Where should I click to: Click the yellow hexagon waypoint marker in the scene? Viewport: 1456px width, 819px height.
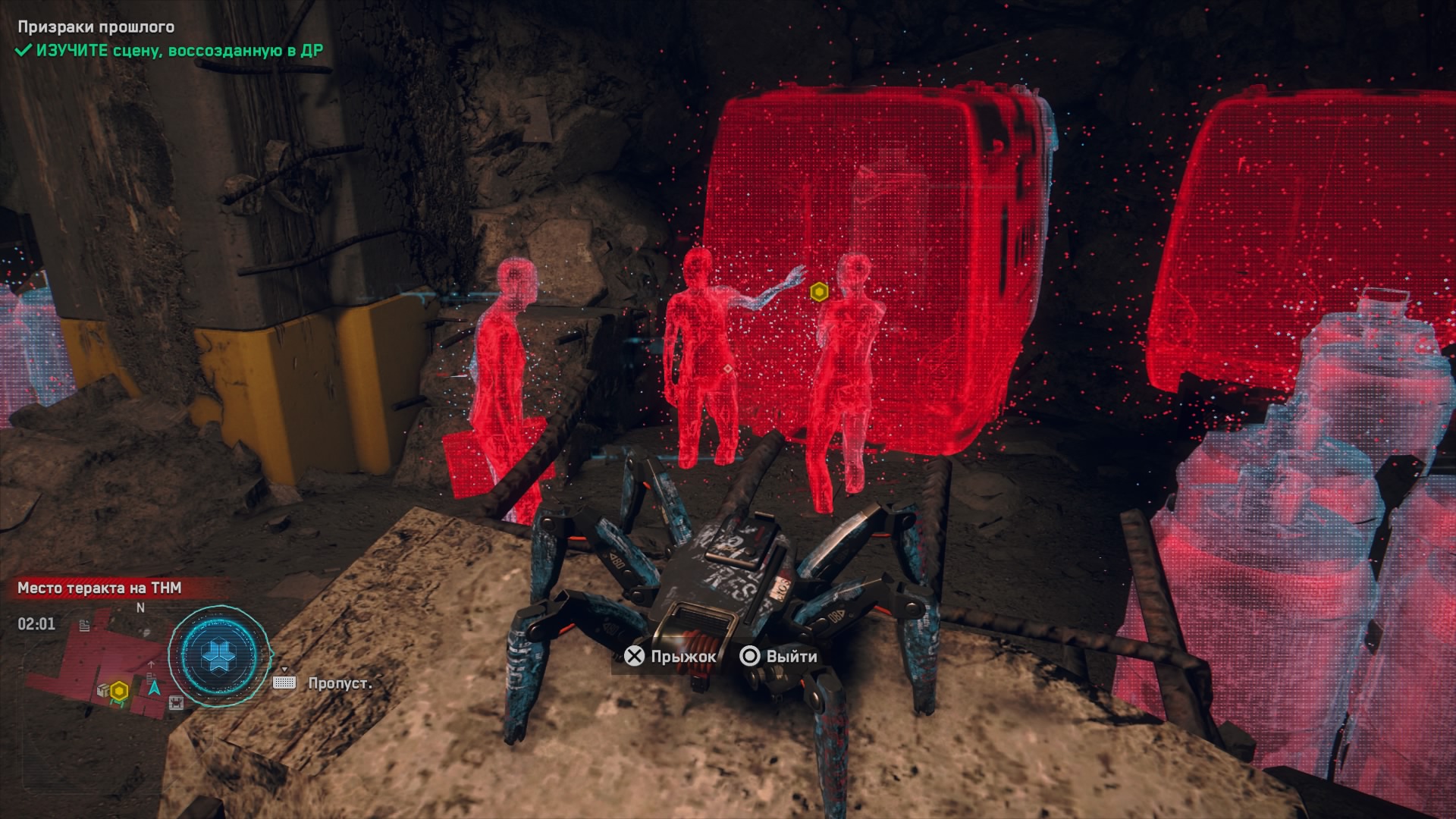(x=818, y=291)
